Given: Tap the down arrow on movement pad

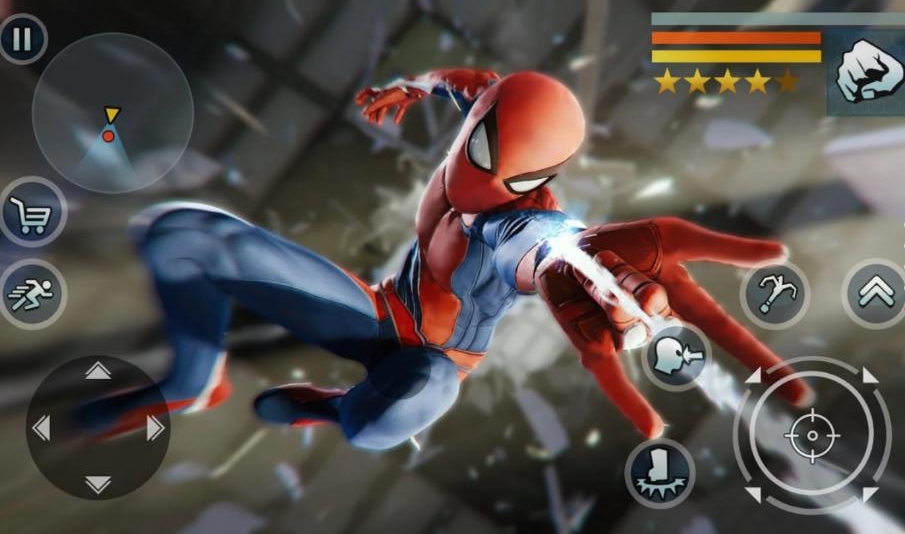Looking at the screenshot, I should click(x=98, y=485).
